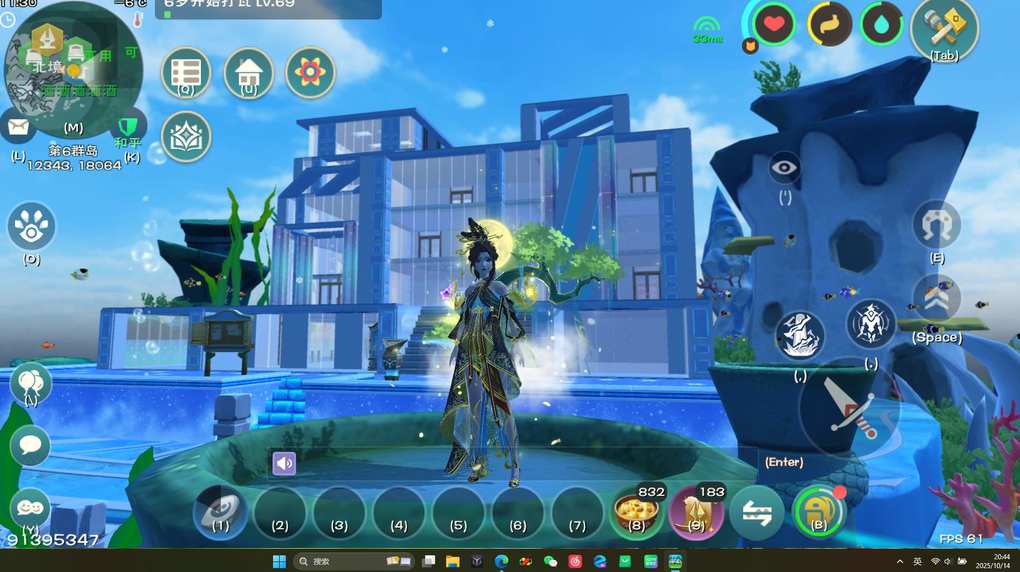Activate the sword attack button

tap(850, 410)
